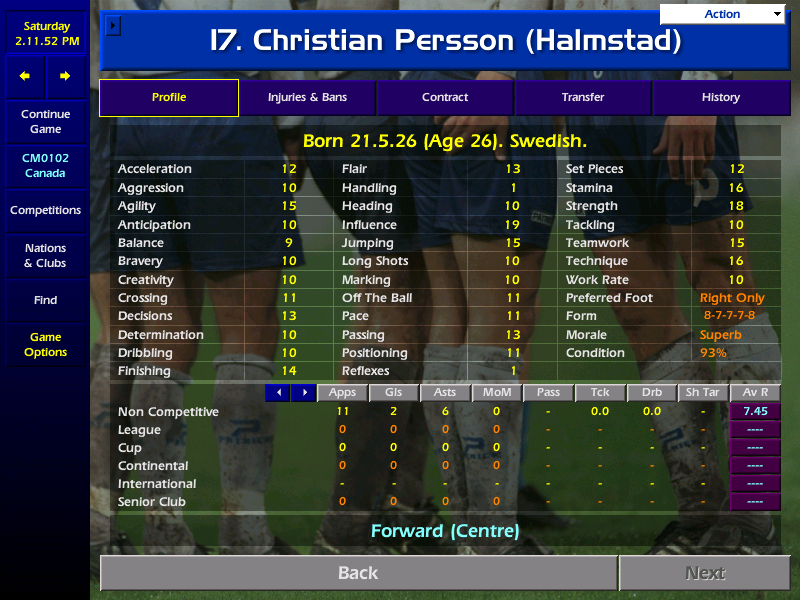The image size is (800, 600).
Task: Click Continue Game in the sidebar
Action: pos(45,122)
